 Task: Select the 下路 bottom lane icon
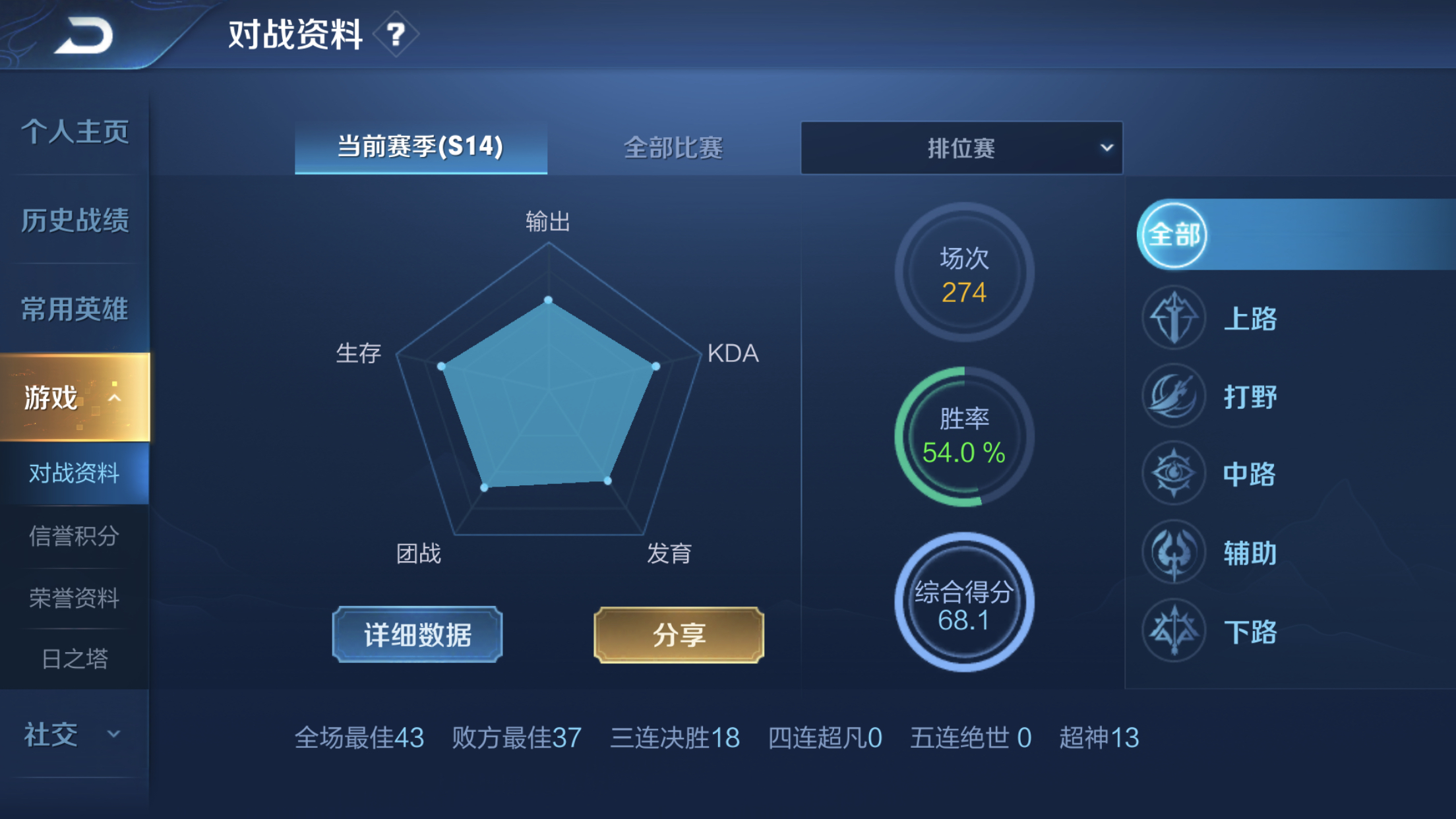1174,630
